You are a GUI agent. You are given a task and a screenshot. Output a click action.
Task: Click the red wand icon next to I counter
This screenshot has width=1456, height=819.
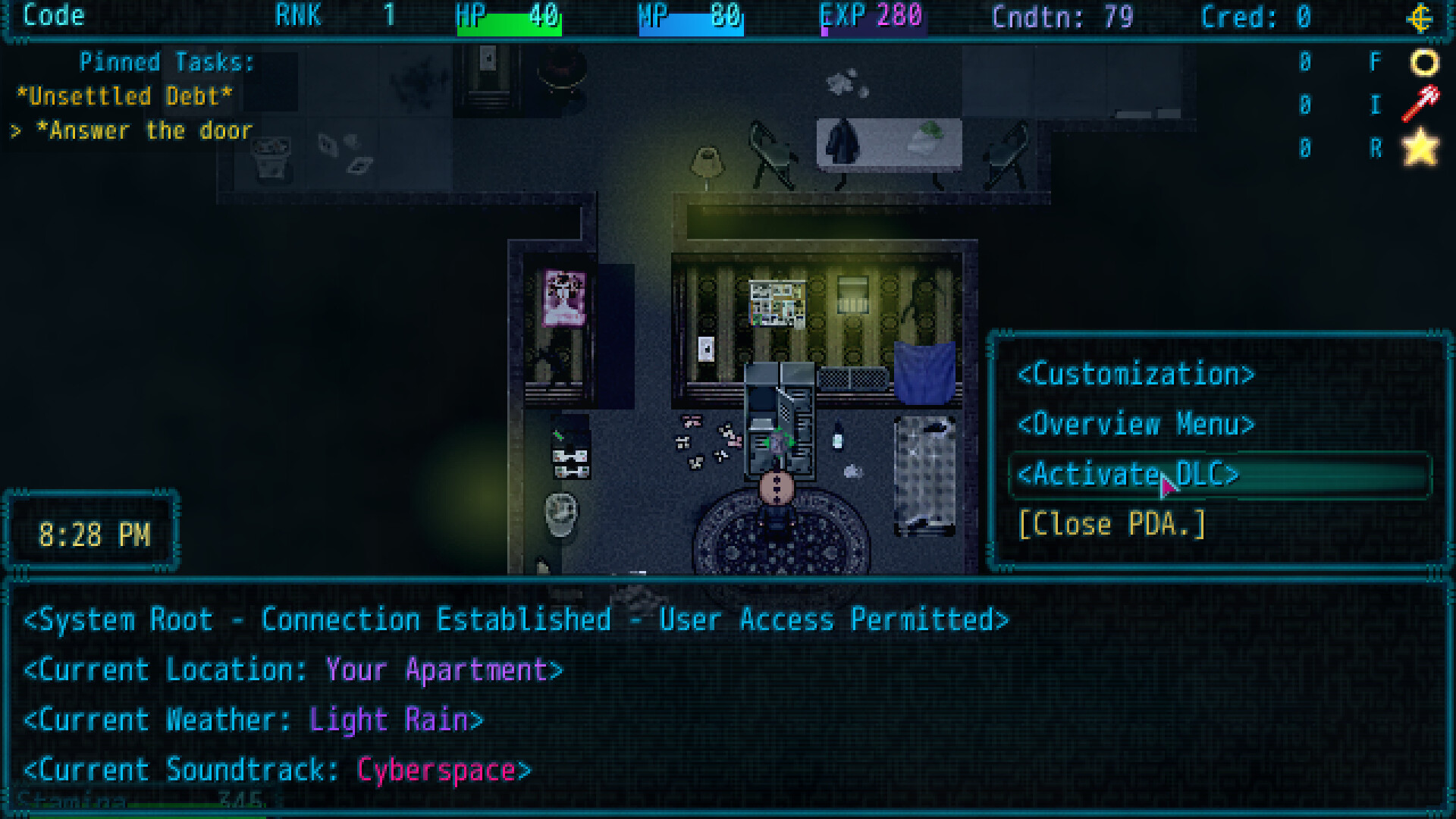click(x=1420, y=105)
